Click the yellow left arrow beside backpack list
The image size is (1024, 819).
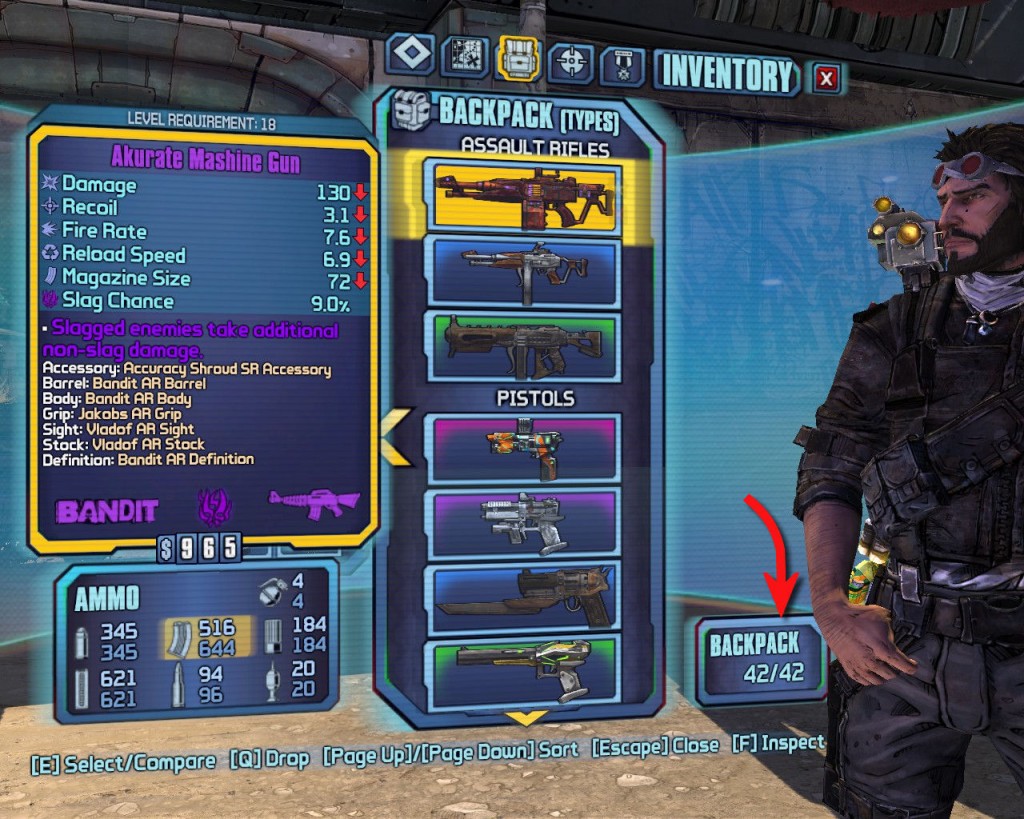(394, 438)
